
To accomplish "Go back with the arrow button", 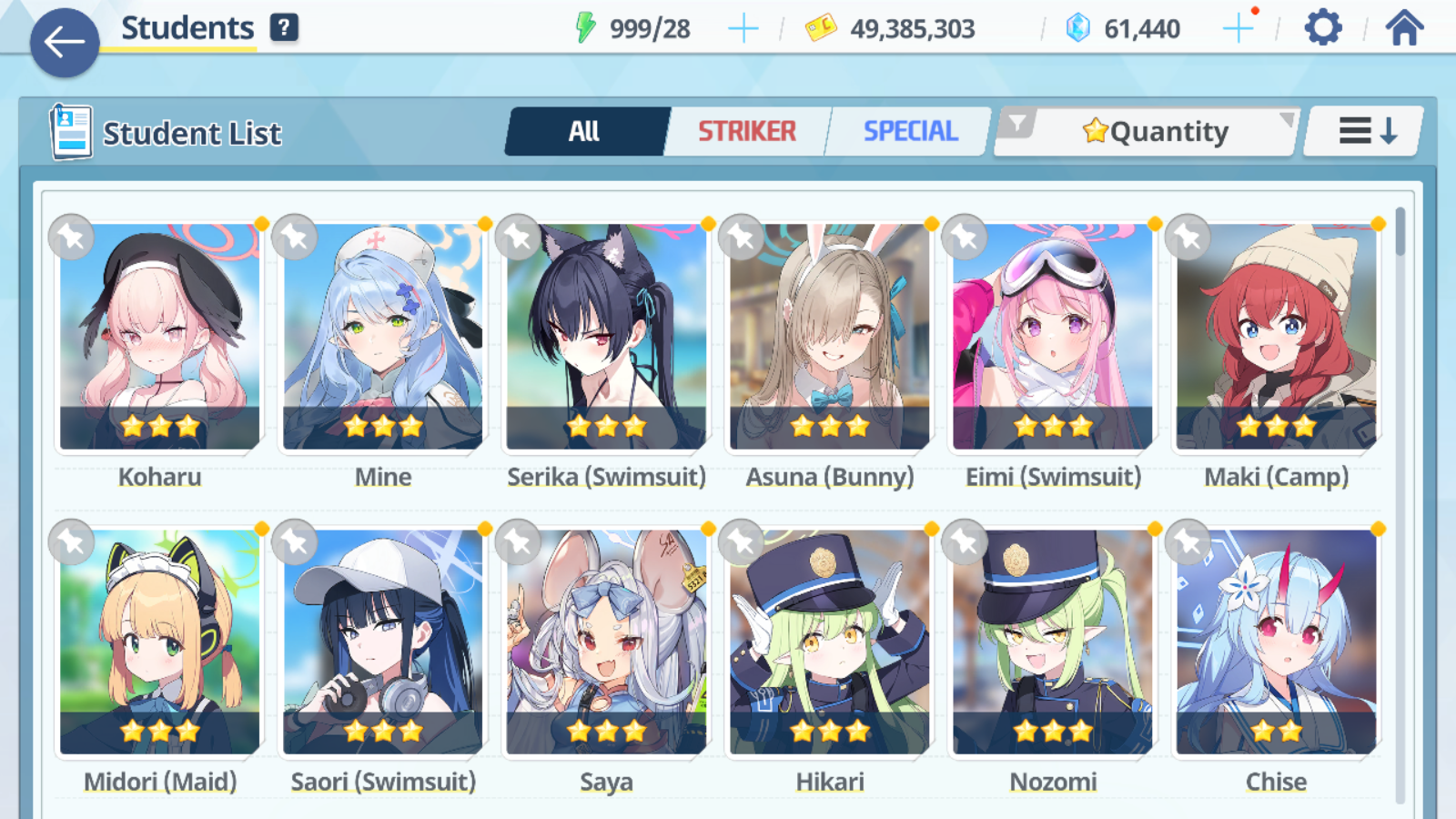I will pos(65,42).
